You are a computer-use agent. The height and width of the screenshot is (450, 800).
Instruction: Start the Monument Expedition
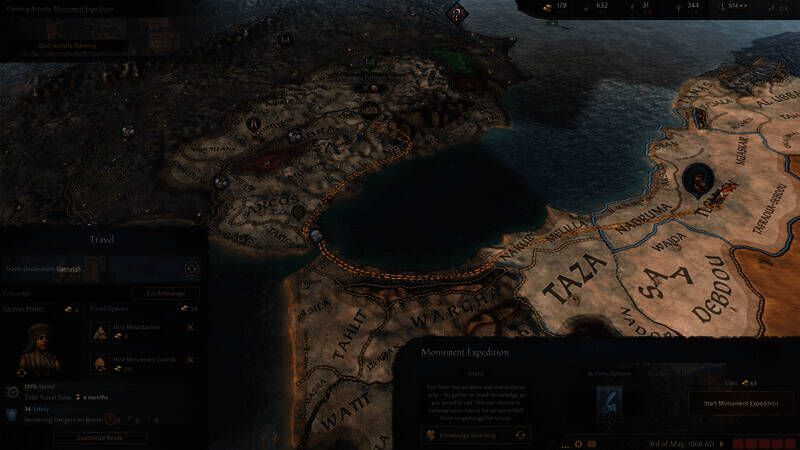point(741,403)
